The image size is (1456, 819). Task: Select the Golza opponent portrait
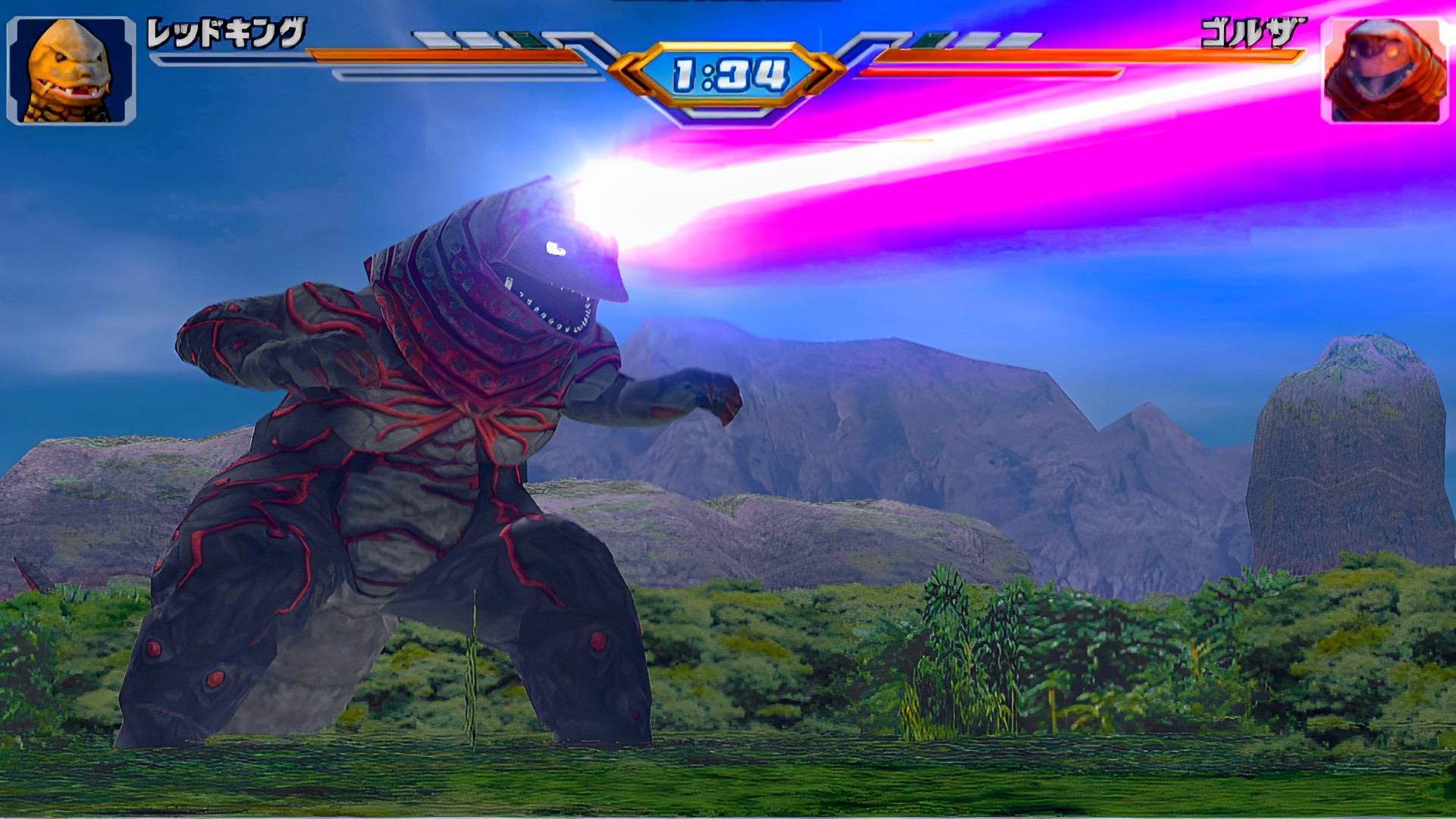pyautogui.click(x=1385, y=71)
